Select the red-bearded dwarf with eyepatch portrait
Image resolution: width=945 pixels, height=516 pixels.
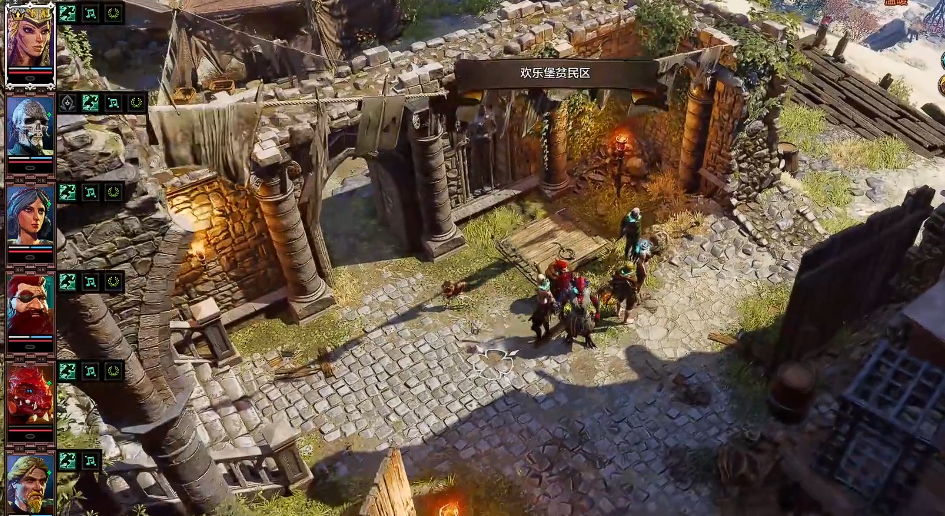(30, 304)
